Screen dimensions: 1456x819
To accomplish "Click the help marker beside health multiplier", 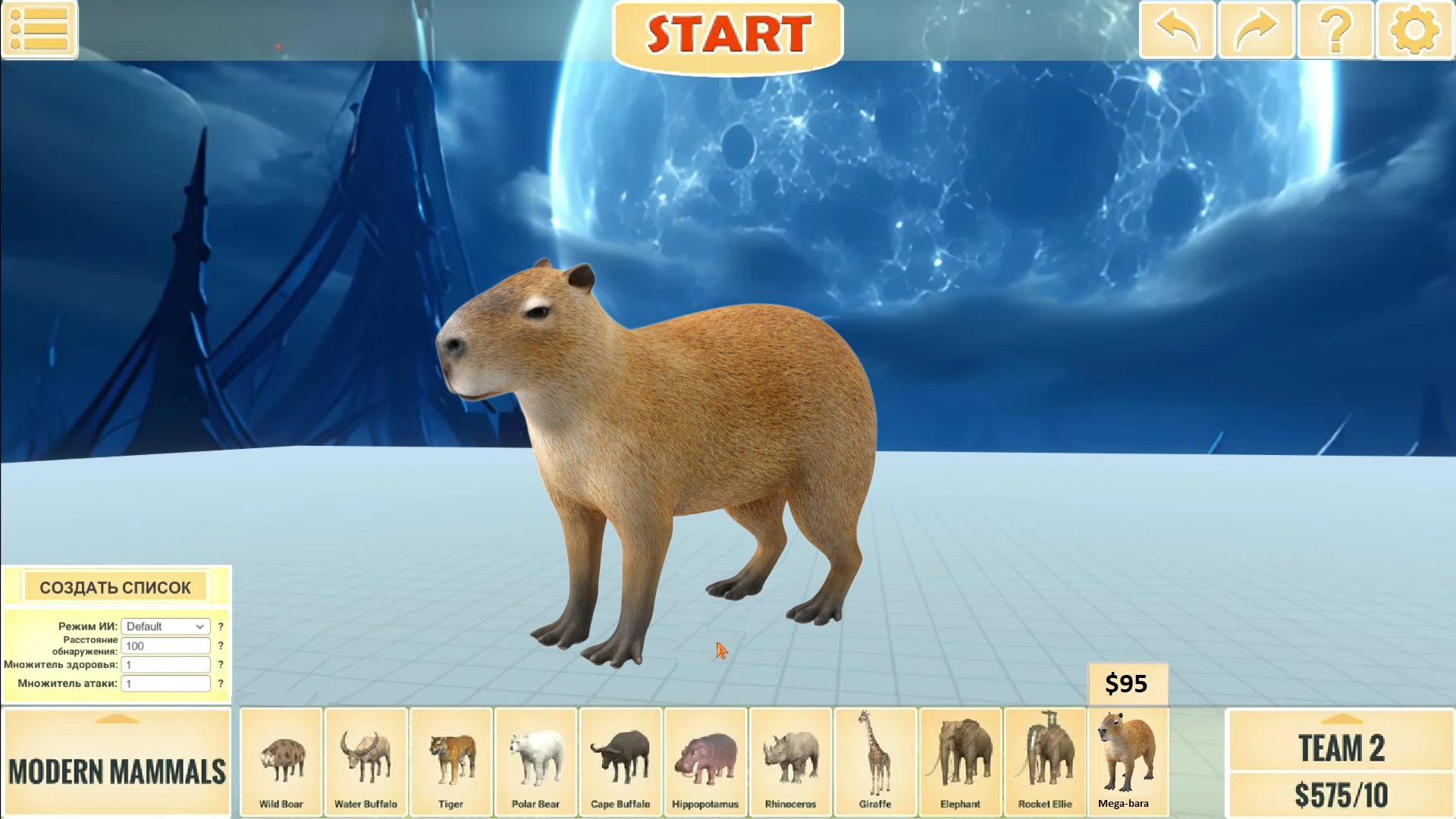I will pos(221,664).
